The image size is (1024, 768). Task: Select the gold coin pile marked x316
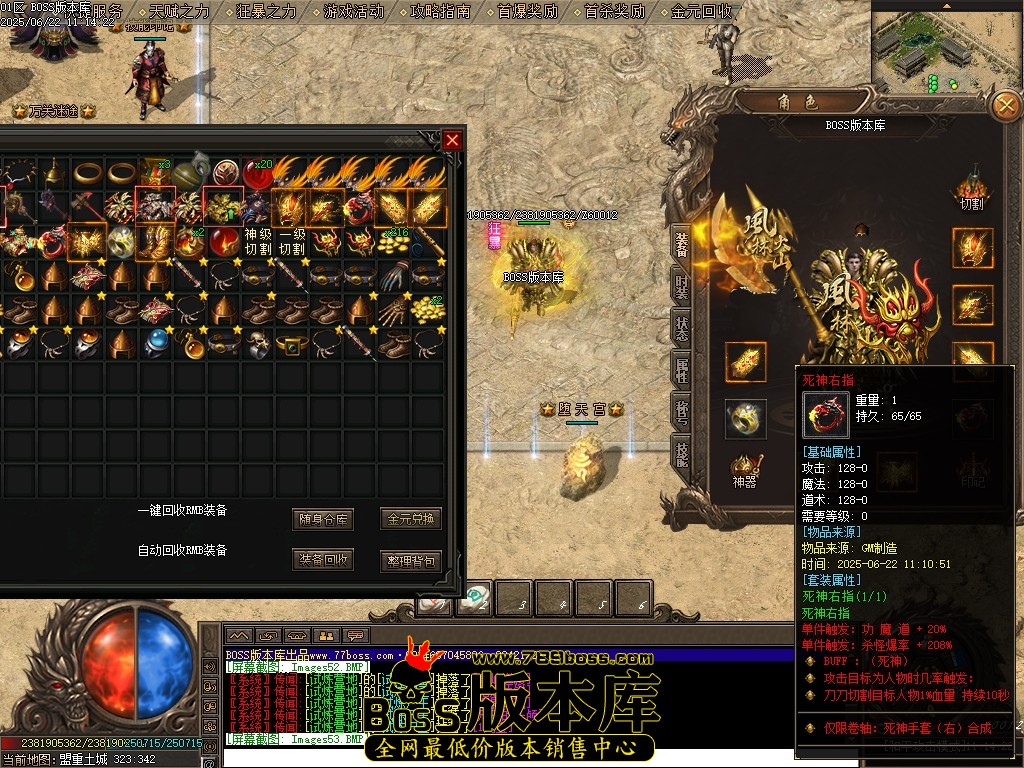(393, 242)
